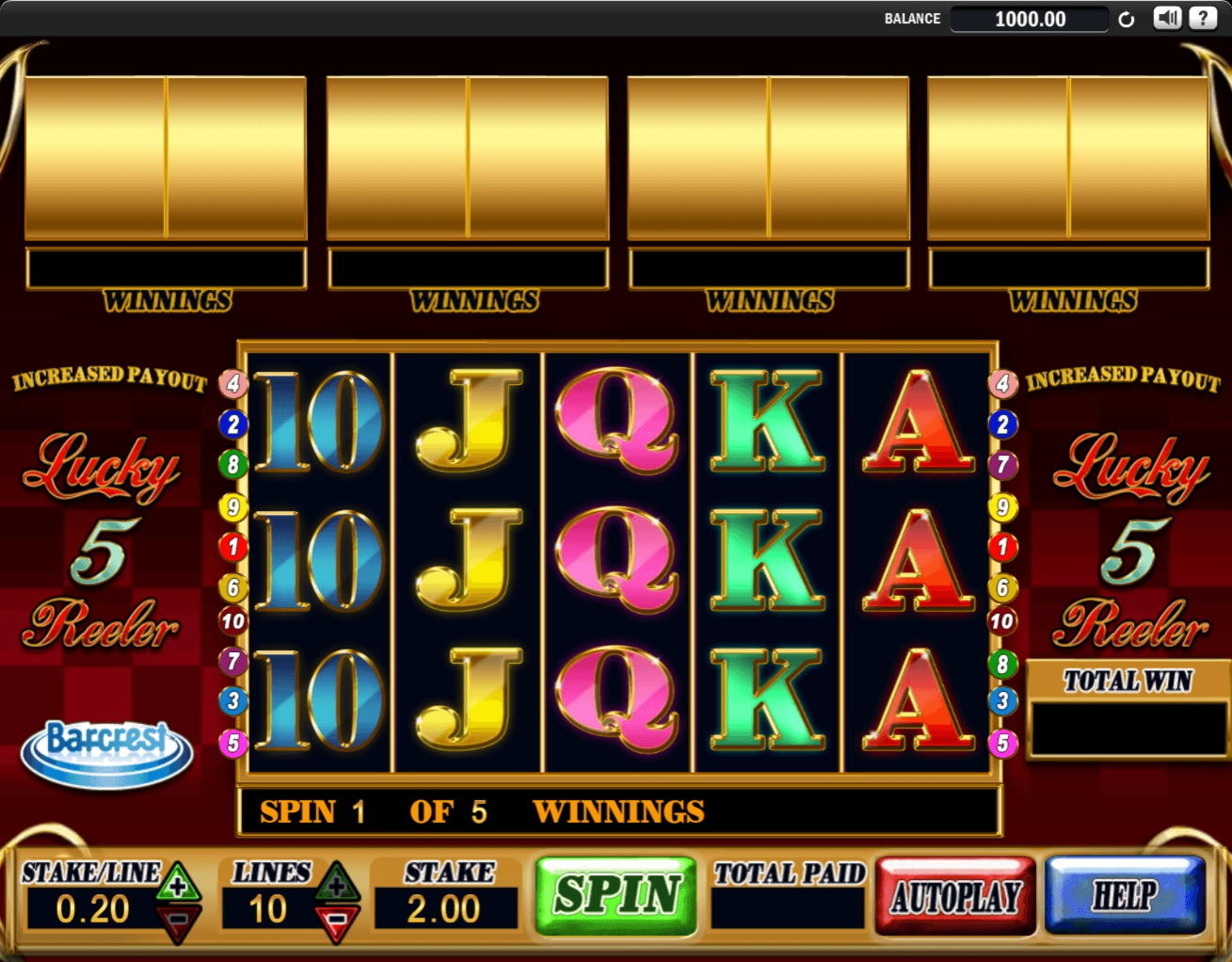The width and height of the screenshot is (1232, 962).
Task: Select payline marker 1 on the left
Action: [x=231, y=546]
